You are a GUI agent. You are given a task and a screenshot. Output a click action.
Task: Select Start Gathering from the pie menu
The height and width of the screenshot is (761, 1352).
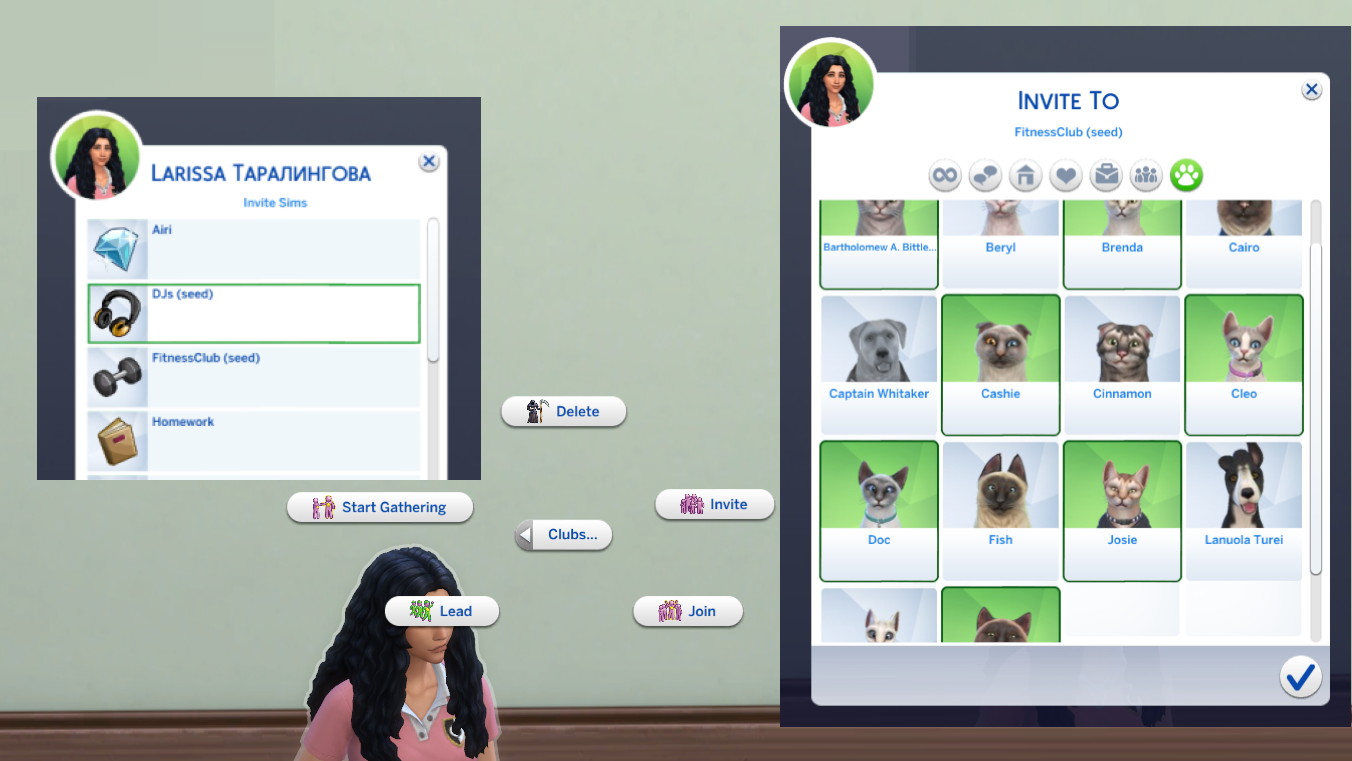point(380,507)
